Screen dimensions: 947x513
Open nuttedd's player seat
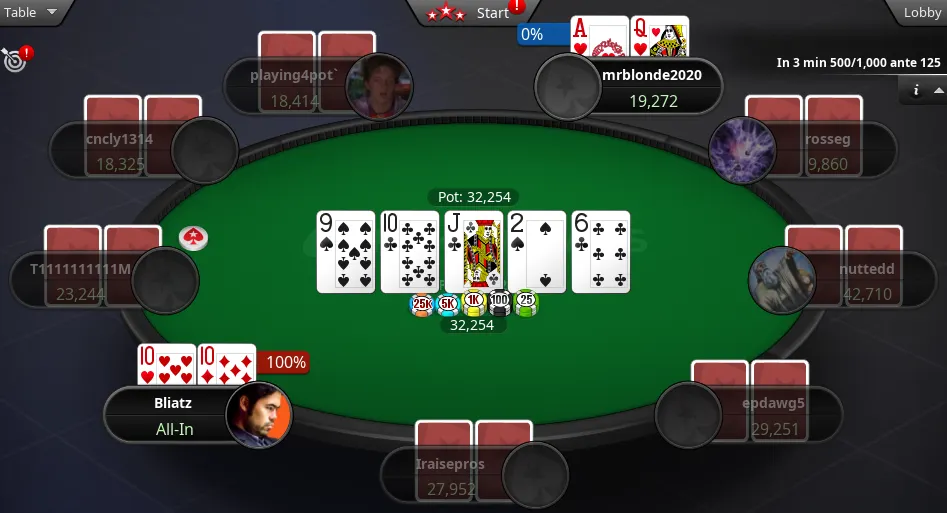838,280
